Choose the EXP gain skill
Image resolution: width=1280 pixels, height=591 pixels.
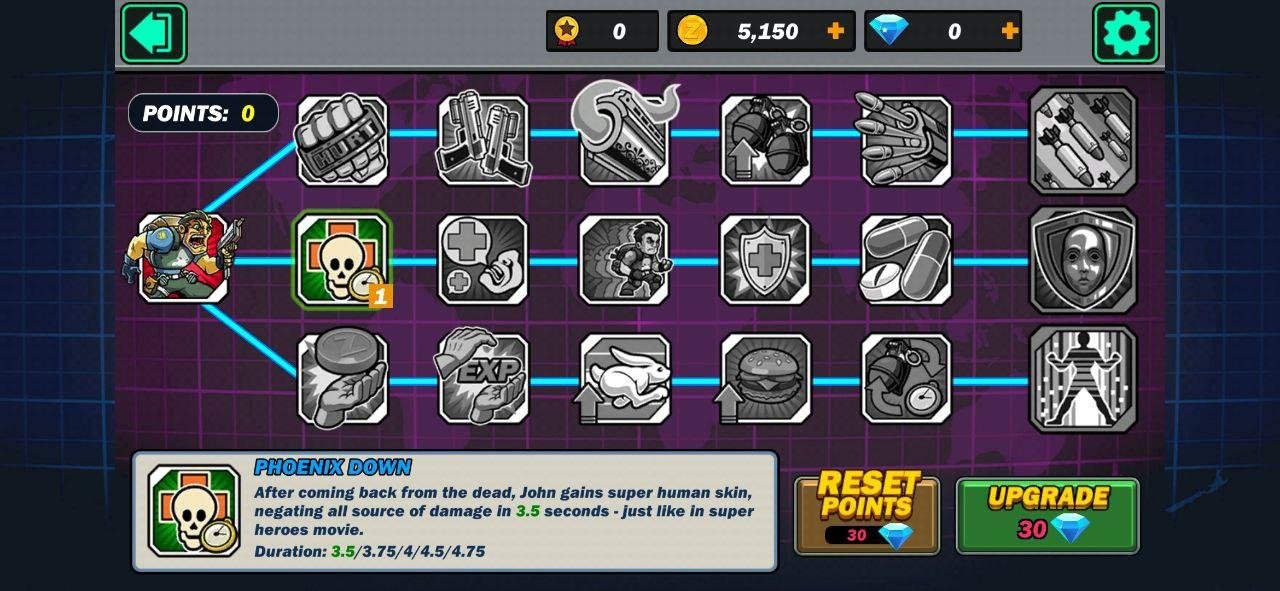(x=483, y=379)
